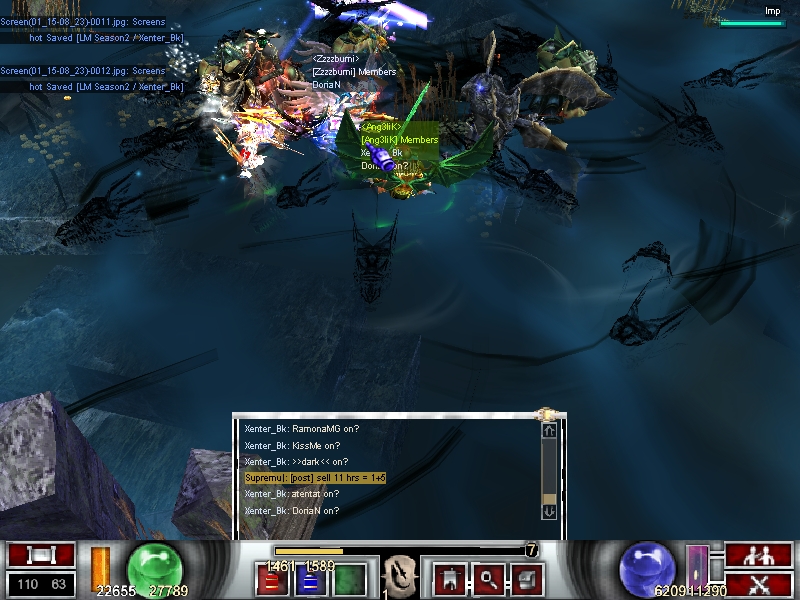Viewport: 800px width, 600px height.
Task: Select Supremul's highlighted post message
Action: pyautogui.click(x=315, y=478)
